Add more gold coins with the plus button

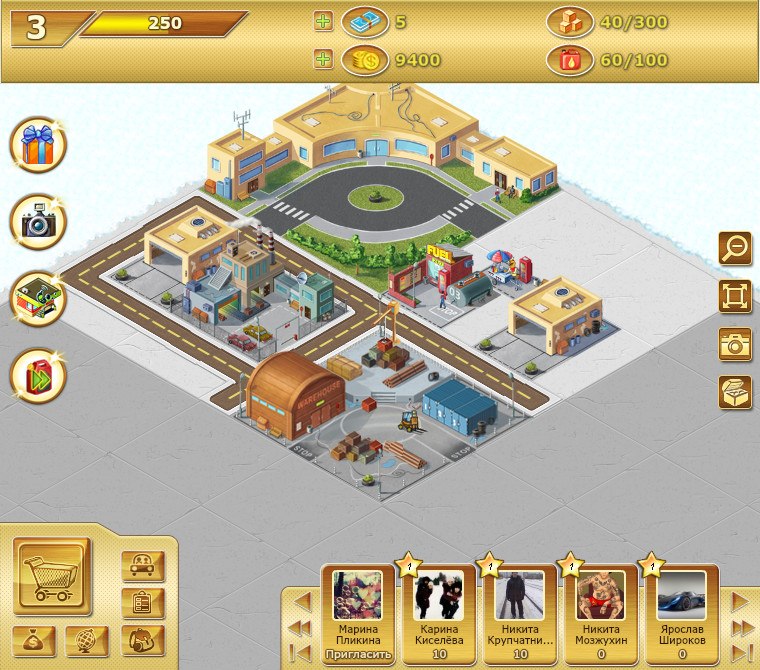pyautogui.click(x=323, y=59)
